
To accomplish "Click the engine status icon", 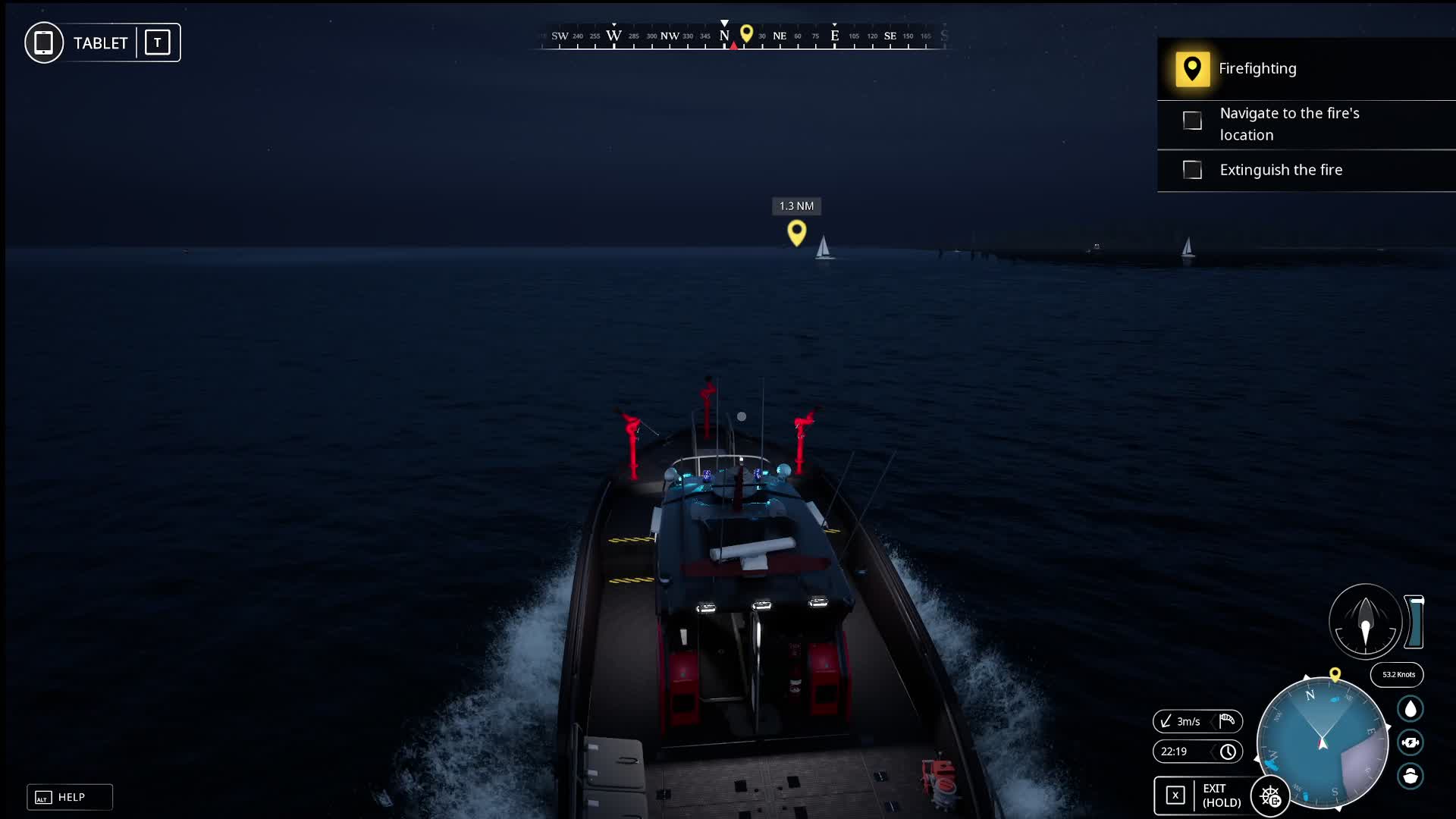I will (x=1410, y=742).
